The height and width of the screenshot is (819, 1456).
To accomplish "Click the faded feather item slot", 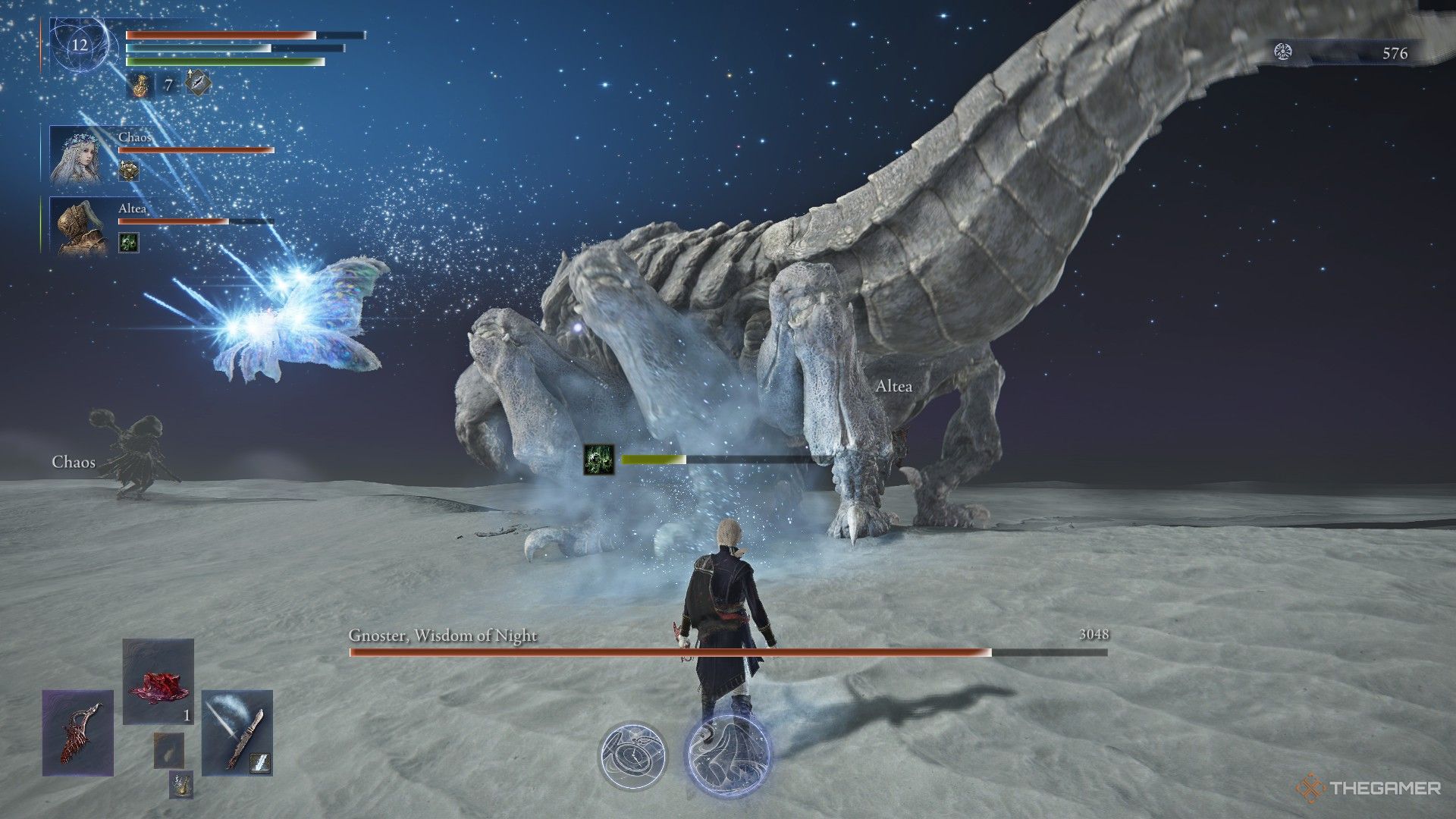I will tap(168, 751).
